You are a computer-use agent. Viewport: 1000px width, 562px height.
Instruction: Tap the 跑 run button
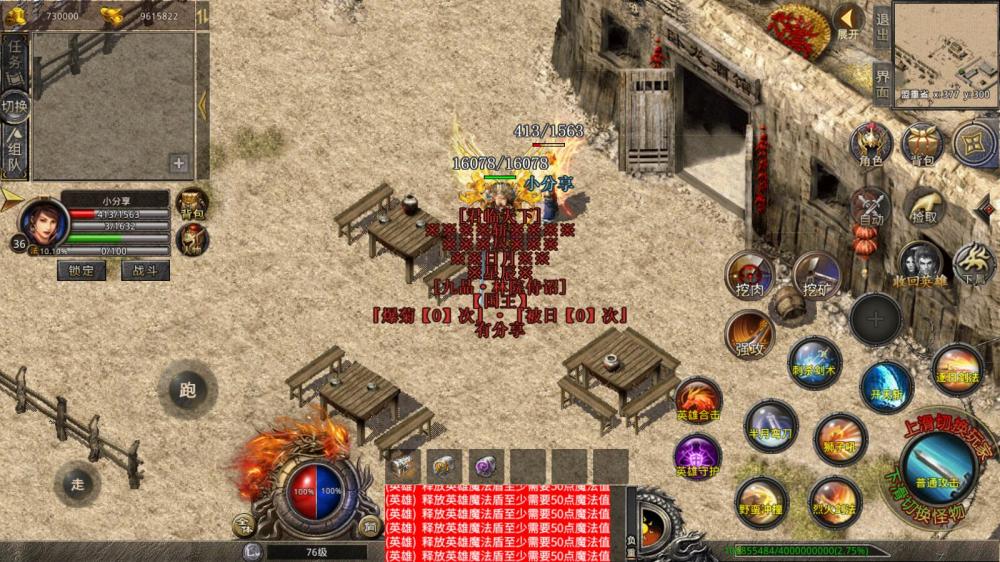coord(187,388)
